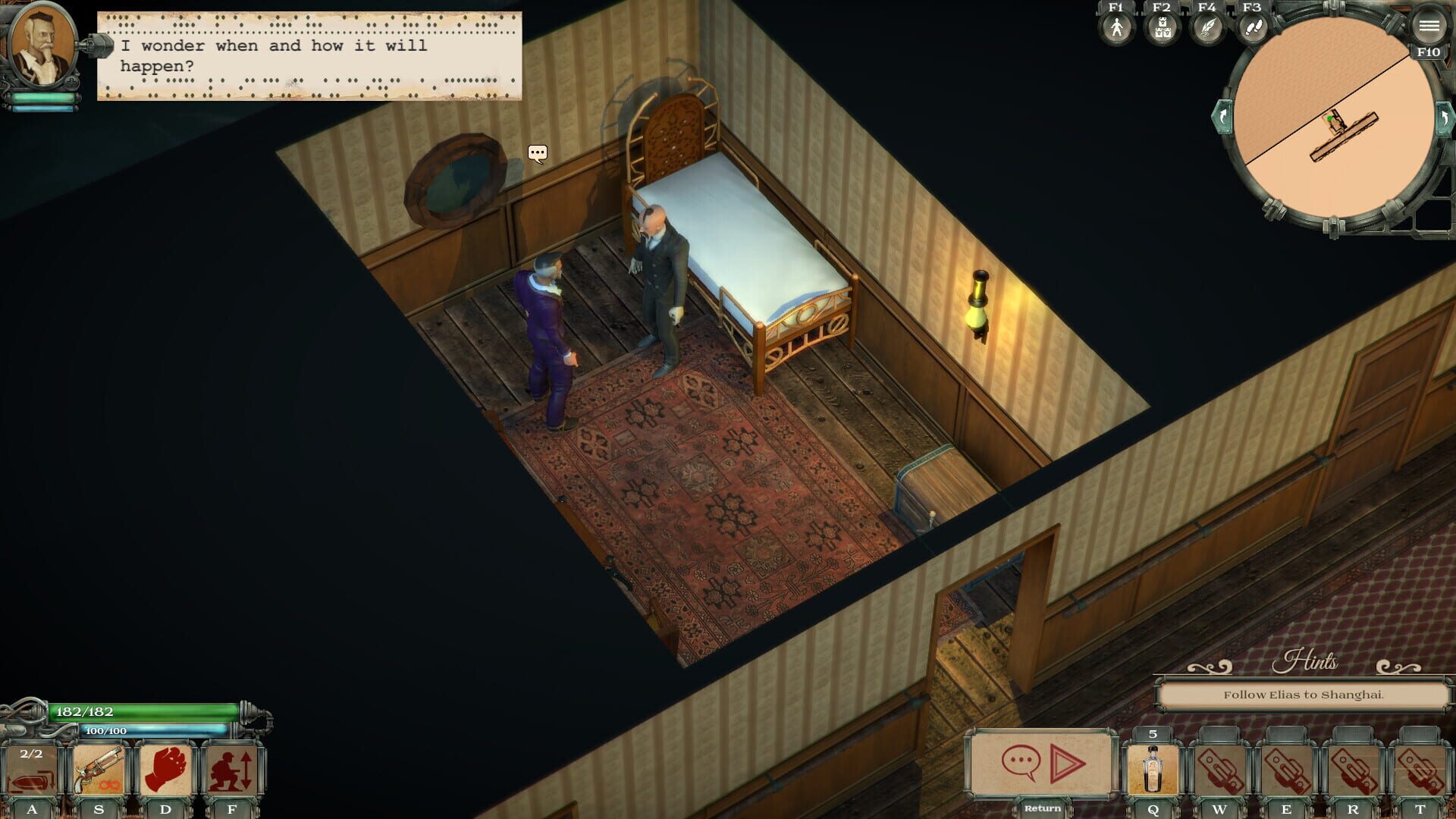
Task: Click the ammo slot showing 2/2
Action: (x=33, y=767)
